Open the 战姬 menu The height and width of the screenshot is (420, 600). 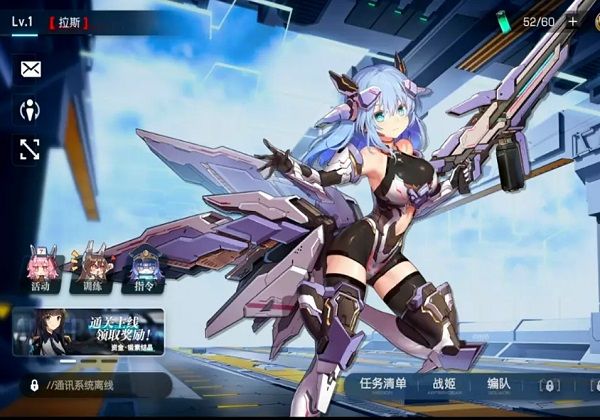pos(444,384)
